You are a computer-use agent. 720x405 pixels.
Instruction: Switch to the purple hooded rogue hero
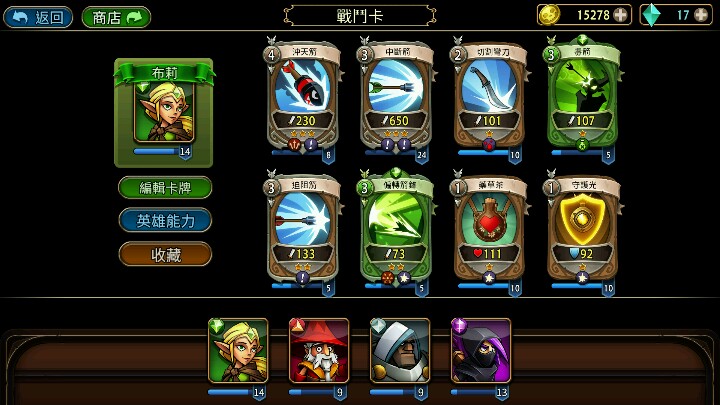pyautogui.click(x=481, y=351)
